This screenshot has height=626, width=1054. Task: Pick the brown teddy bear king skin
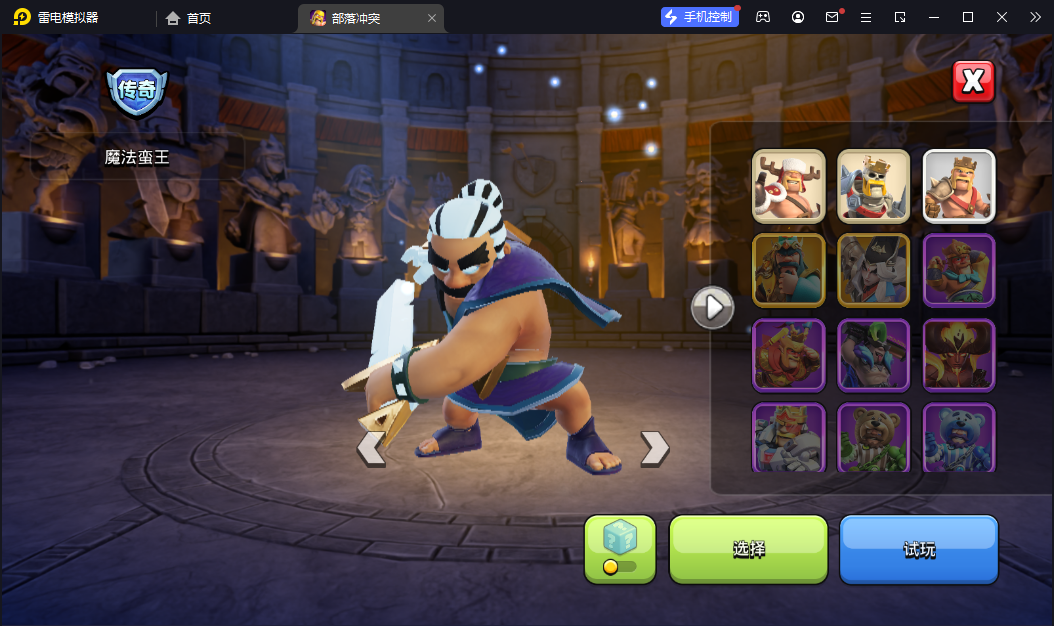click(873, 437)
